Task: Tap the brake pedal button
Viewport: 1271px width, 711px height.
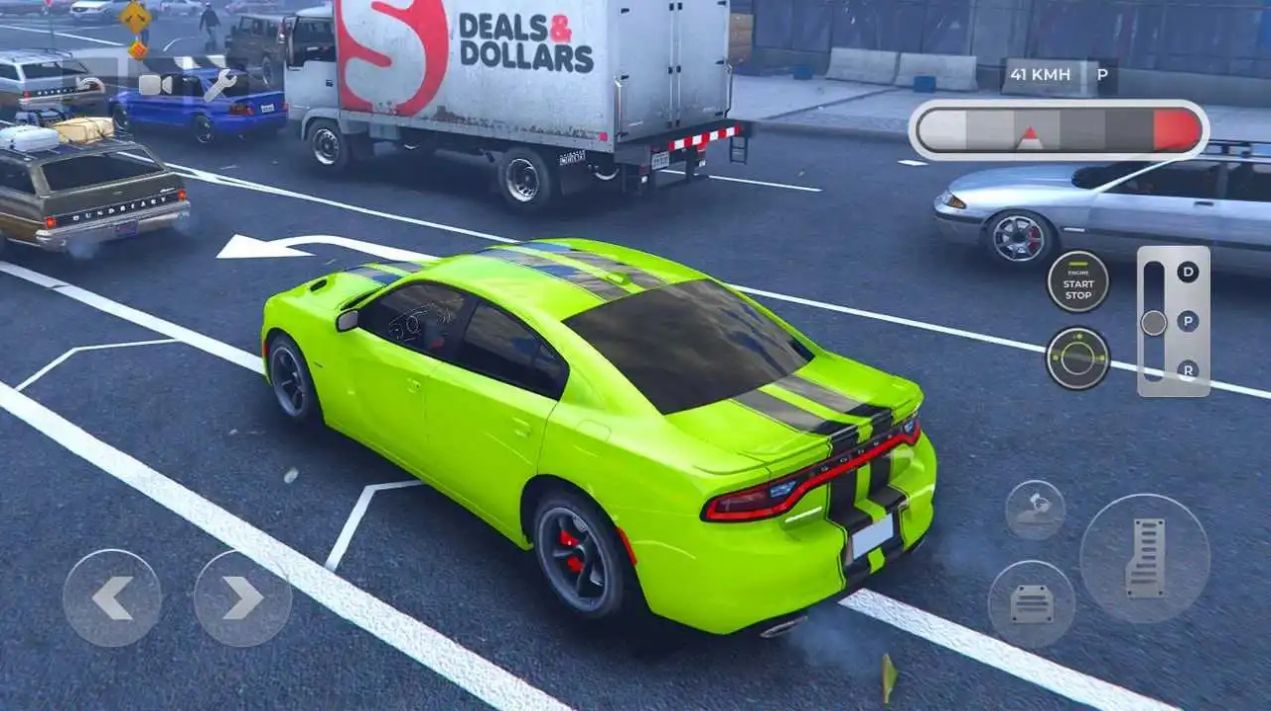Action: coord(1031,603)
